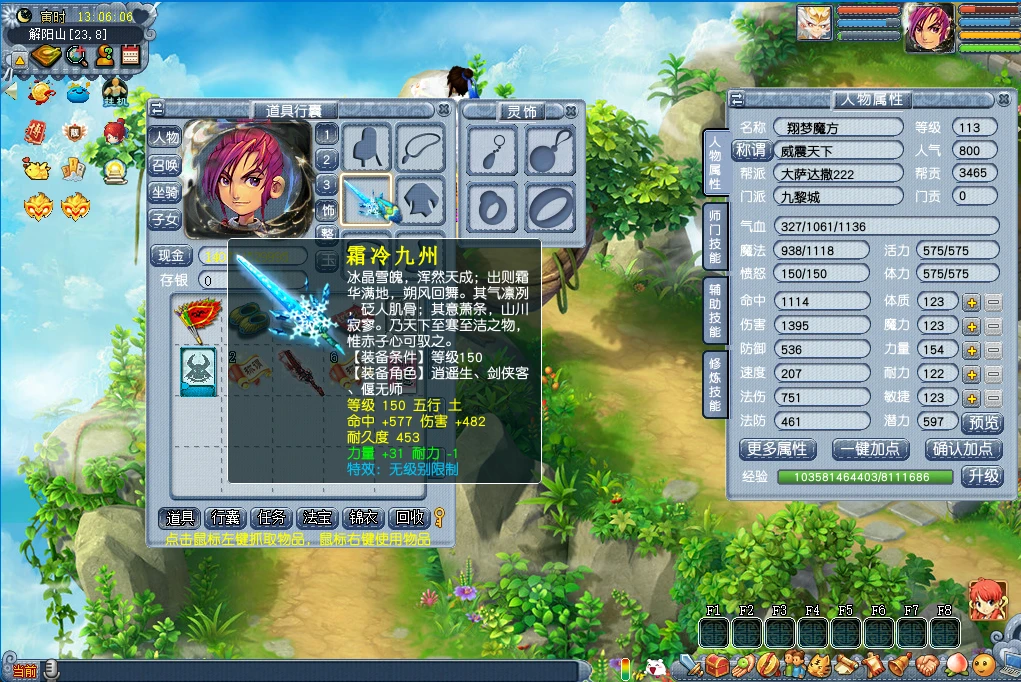Select the red fan item in inventory
This screenshot has height=682, width=1021.
coord(196,319)
